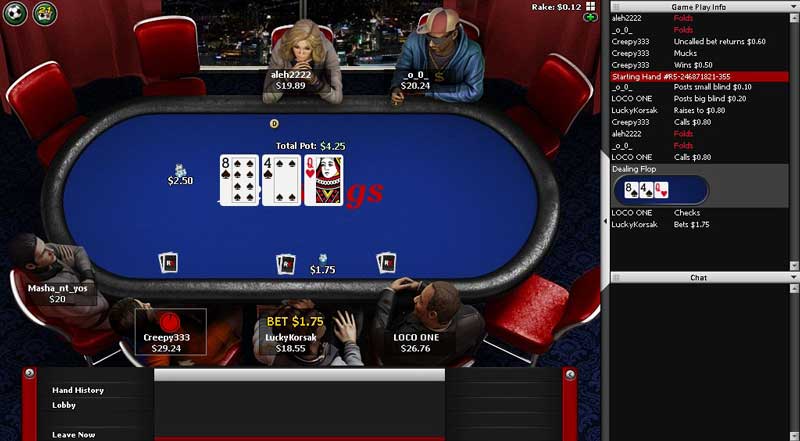Open the Hand History menu entry

click(78, 390)
